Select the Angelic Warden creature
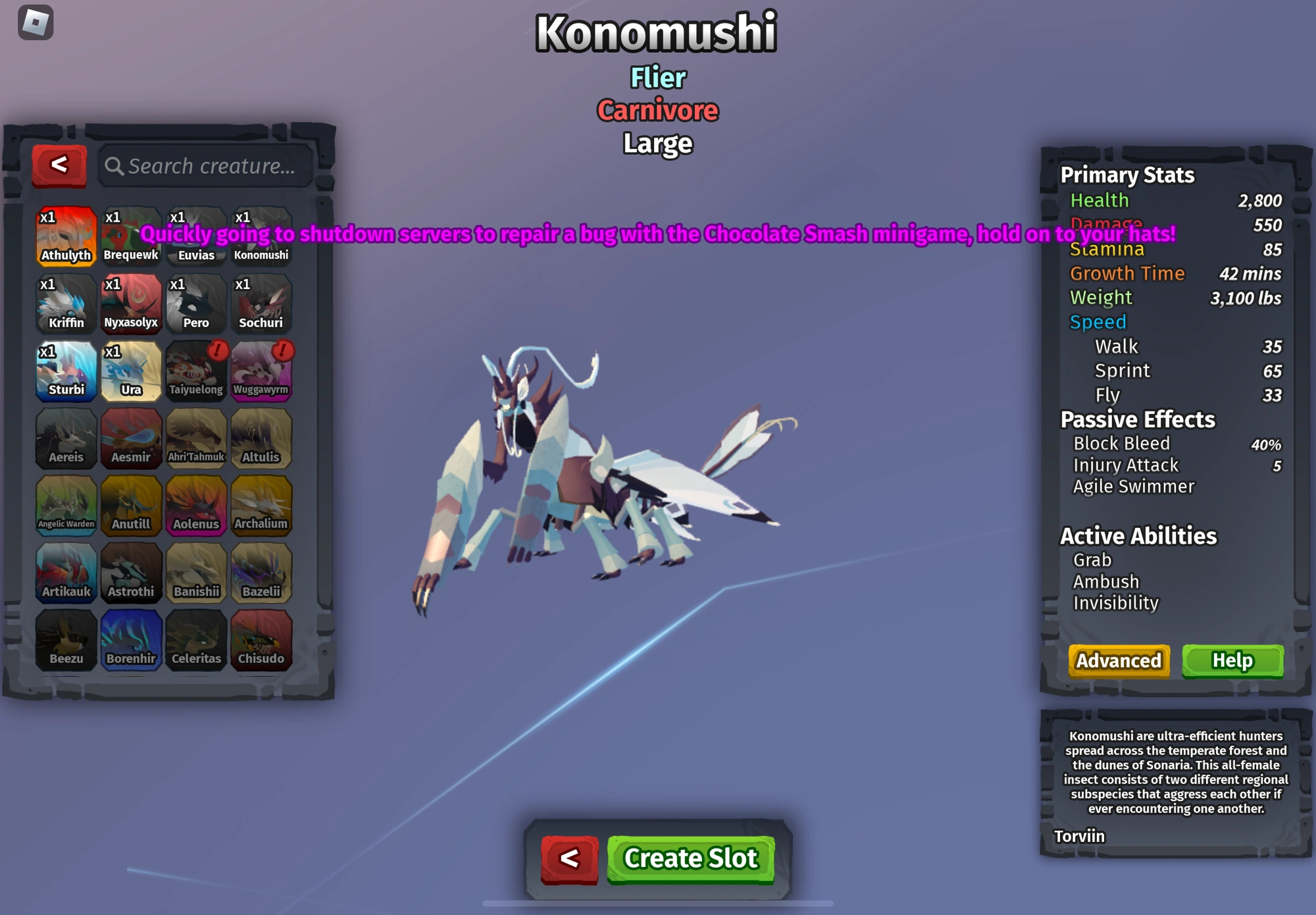The height and width of the screenshot is (915, 1316). (x=65, y=504)
